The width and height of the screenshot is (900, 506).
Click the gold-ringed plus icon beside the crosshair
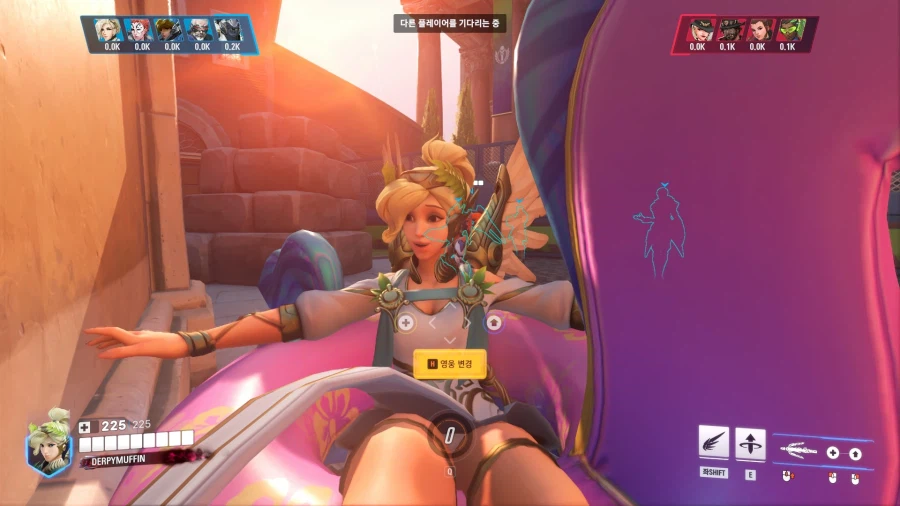pyautogui.click(x=406, y=322)
